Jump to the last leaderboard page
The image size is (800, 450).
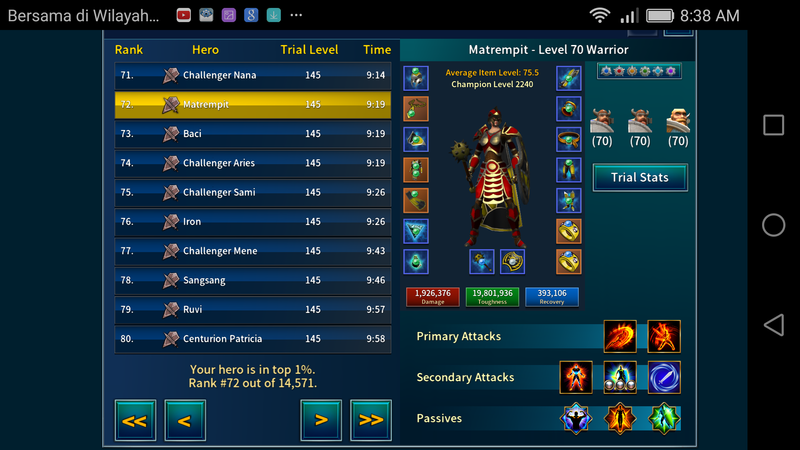point(371,420)
